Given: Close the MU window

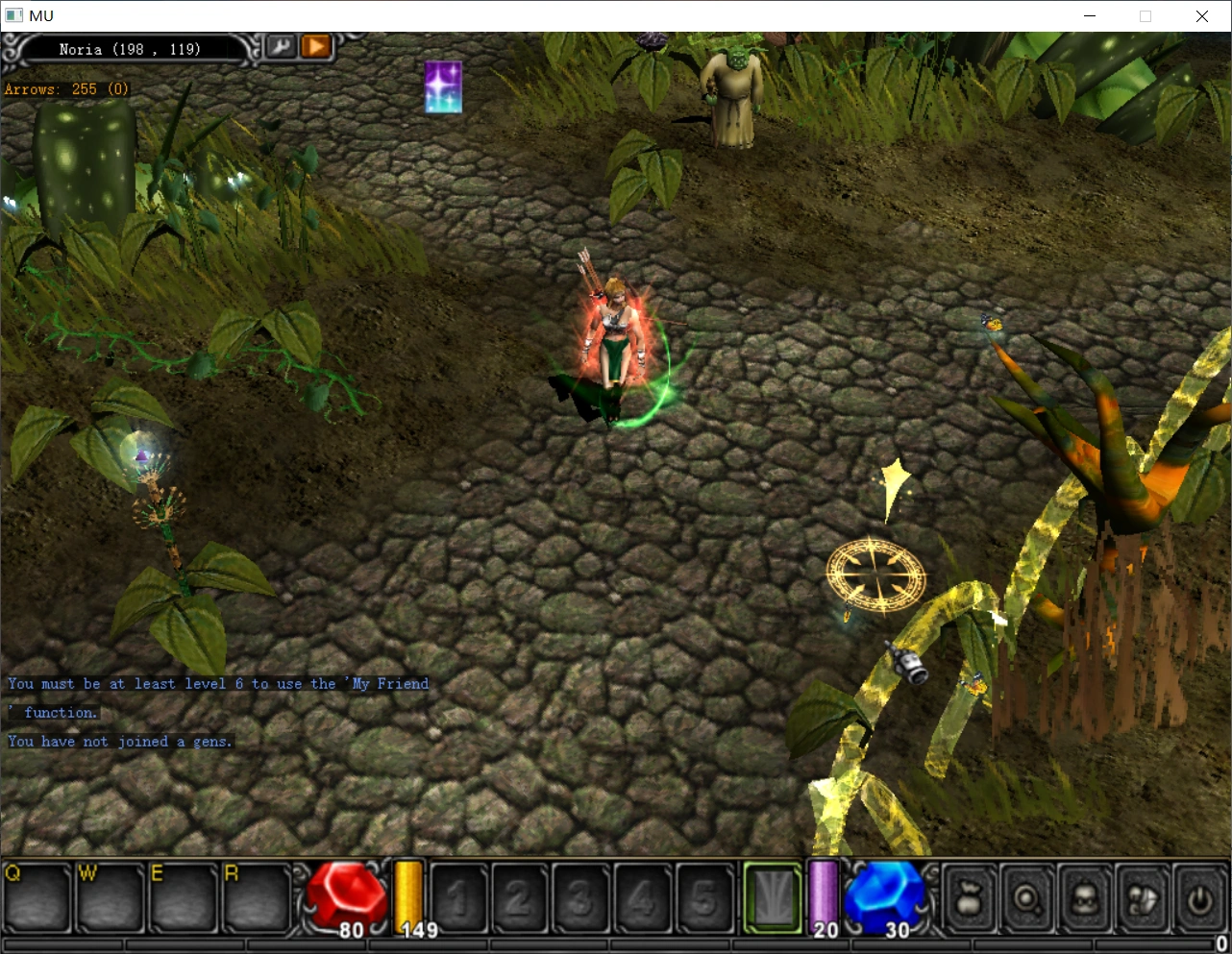Looking at the screenshot, I should (1201, 15).
